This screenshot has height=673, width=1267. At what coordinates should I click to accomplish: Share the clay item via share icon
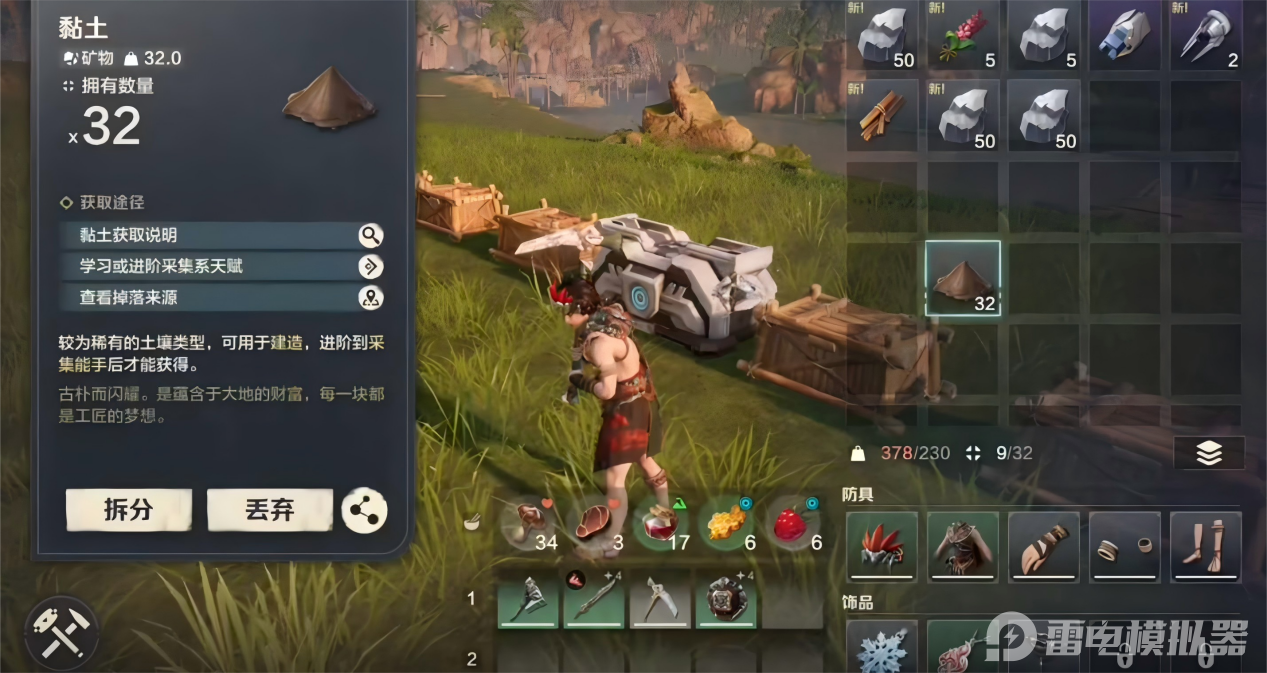pyautogui.click(x=364, y=511)
